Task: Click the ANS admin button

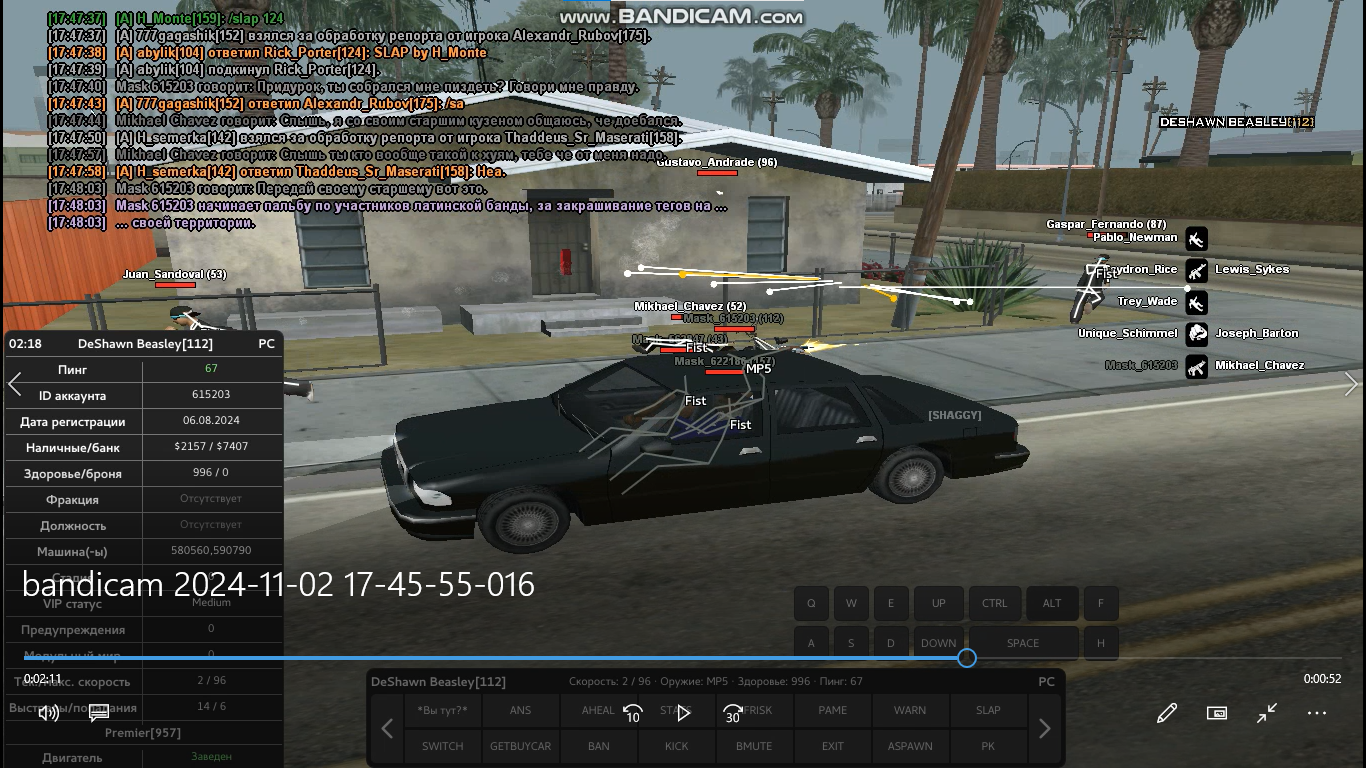Action: (520, 710)
